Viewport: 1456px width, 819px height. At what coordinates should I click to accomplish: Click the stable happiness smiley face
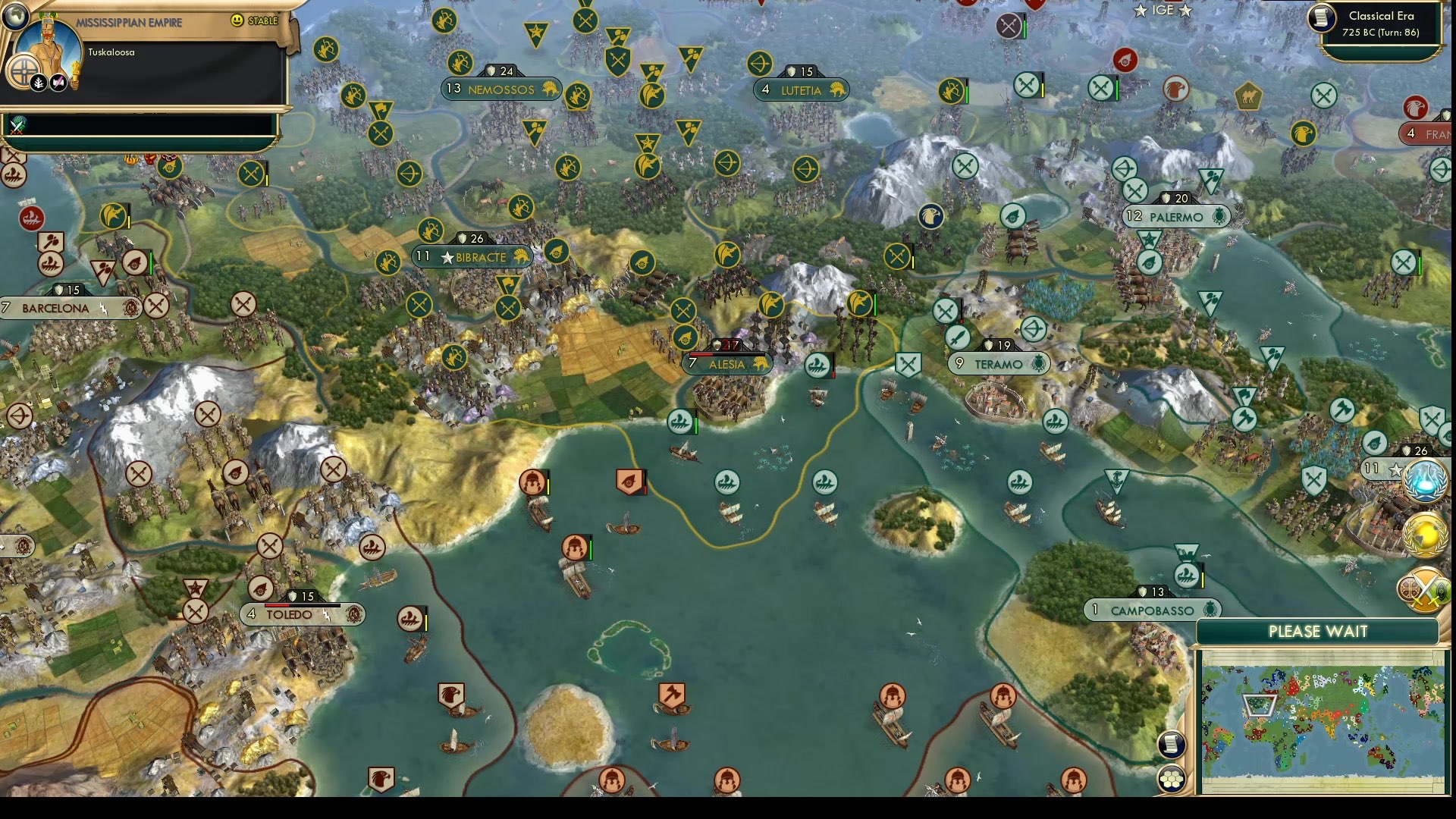pos(237,20)
